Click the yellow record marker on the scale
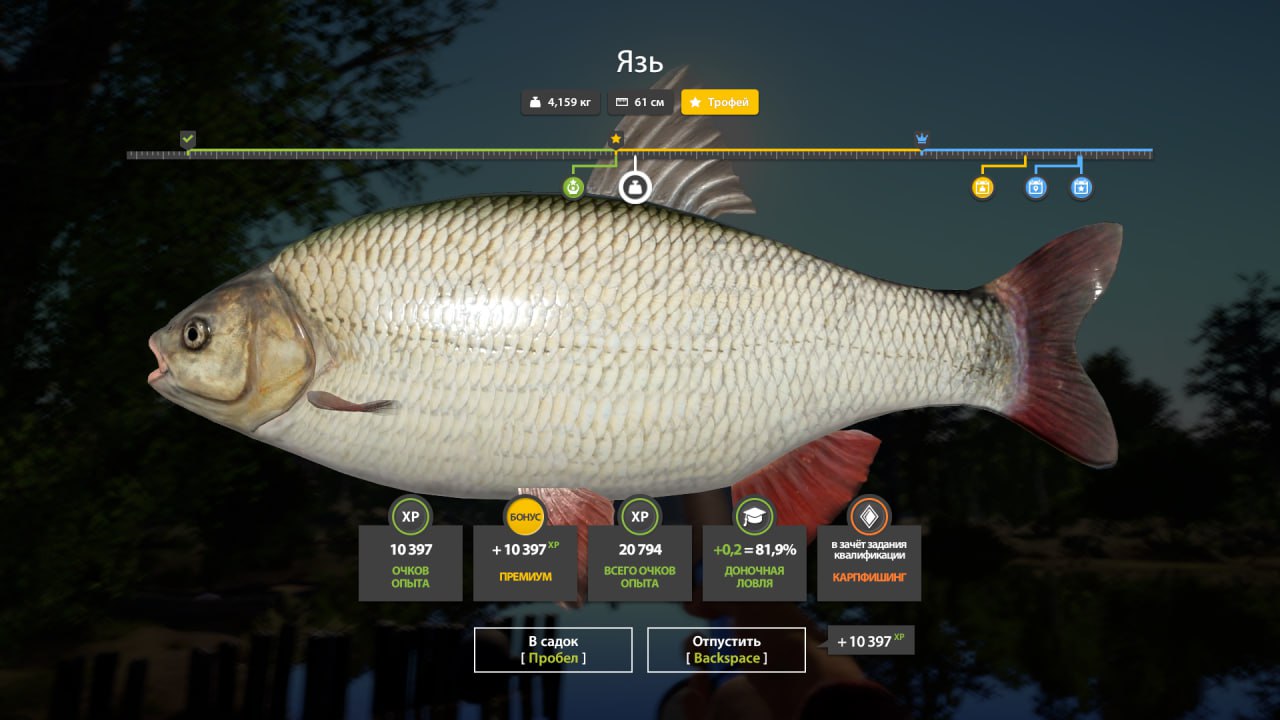Screen dimensions: 1280x720 point(983,187)
